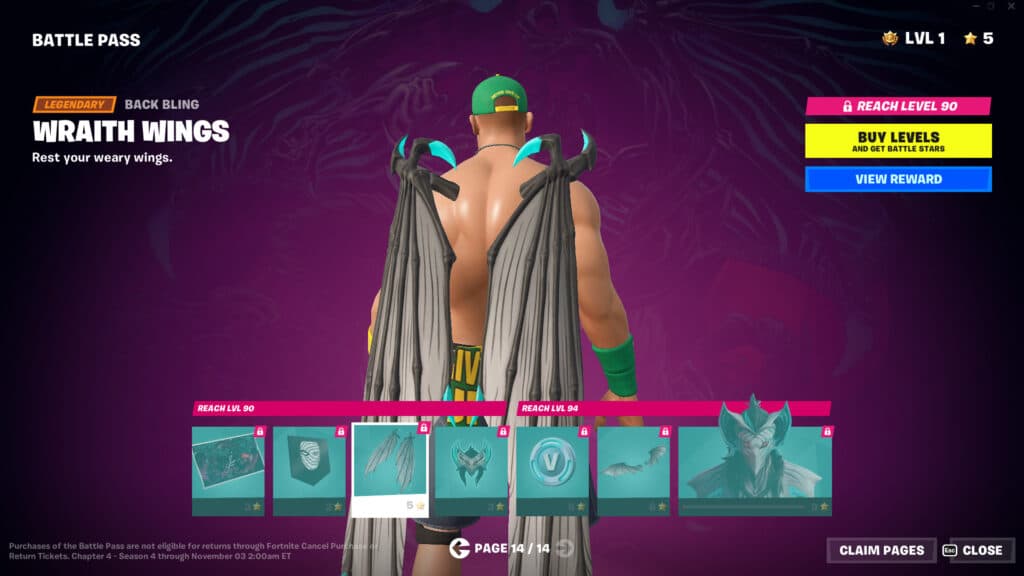Viewport: 1024px width, 576px height.
Task: Claim Pages of battle pass rewards
Action: pyautogui.click(x=881, y=550)
